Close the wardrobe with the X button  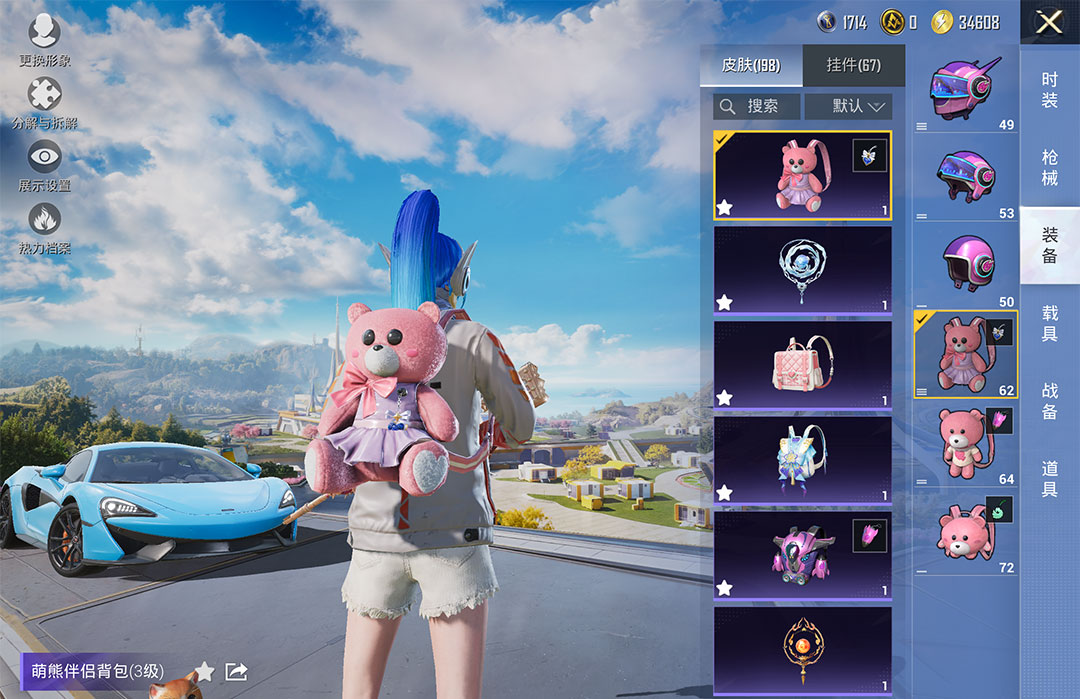1049,22
